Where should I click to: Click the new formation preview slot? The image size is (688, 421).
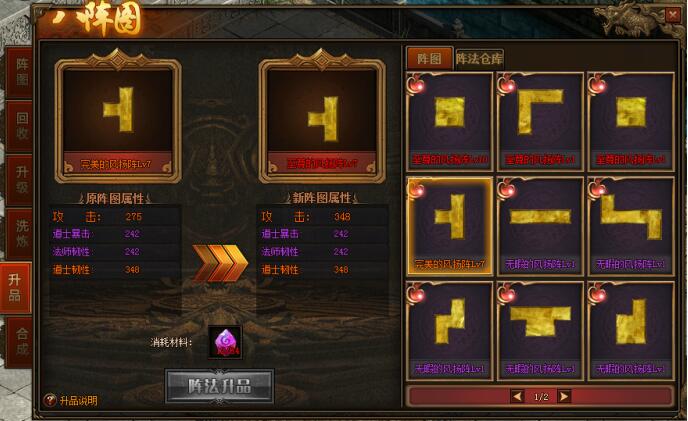[x=321, y=116]
